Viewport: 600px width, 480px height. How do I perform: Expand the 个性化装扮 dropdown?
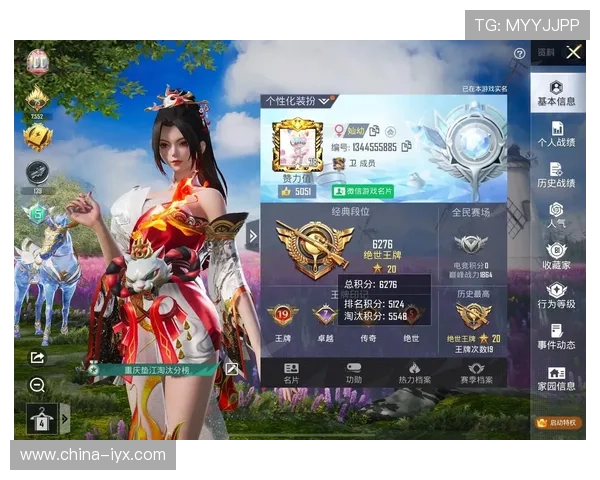click(x=297, y=101)
